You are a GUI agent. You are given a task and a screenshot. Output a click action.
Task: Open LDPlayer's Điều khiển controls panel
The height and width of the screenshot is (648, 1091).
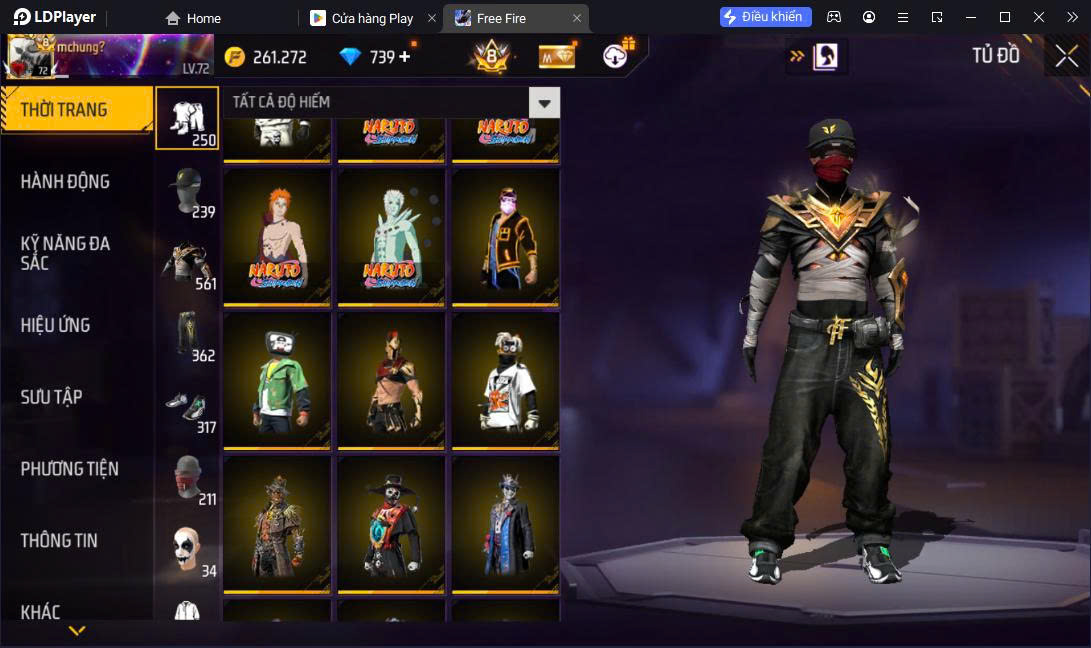coord(765,17)
